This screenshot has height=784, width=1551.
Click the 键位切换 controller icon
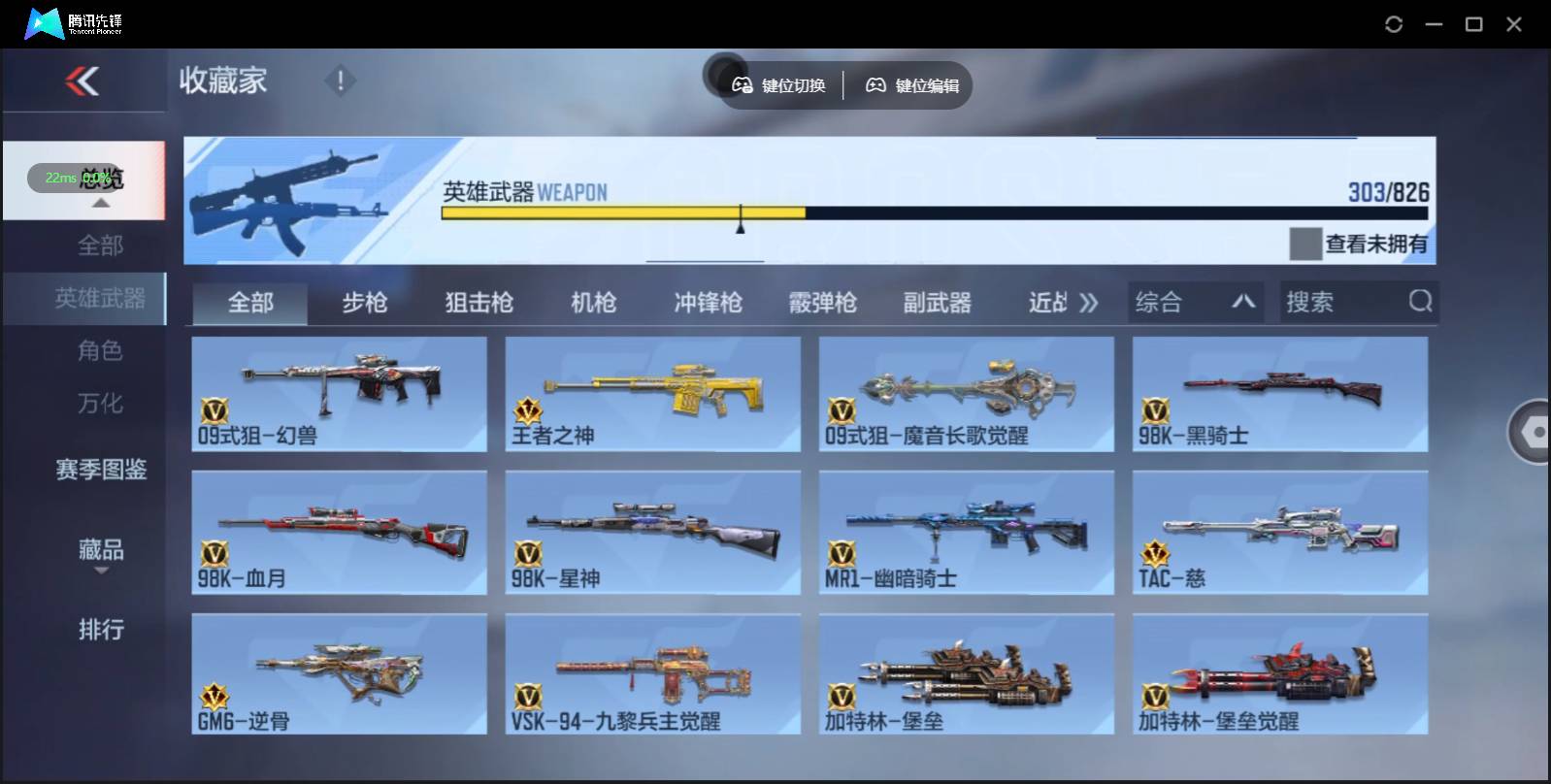pyautogui.click(x=743, y=85)
